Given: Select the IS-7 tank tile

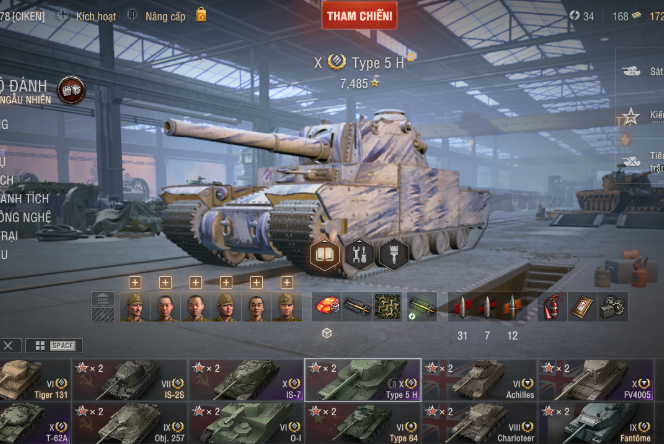Looking at the screenshot, I should pyautogui.click(x=246, y=380).
